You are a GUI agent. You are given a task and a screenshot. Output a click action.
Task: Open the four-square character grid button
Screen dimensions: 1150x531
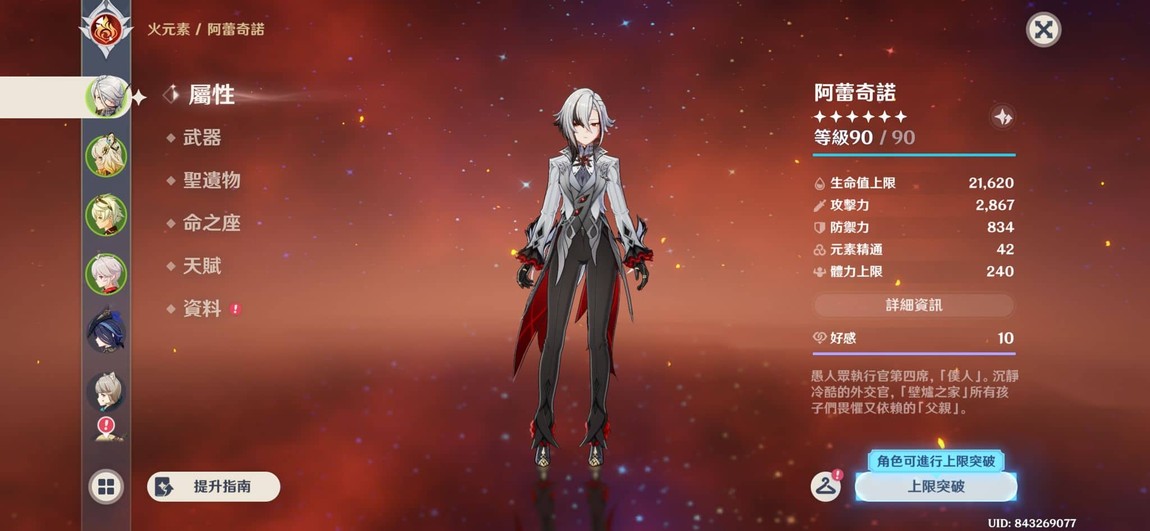(x=105, y=487)
